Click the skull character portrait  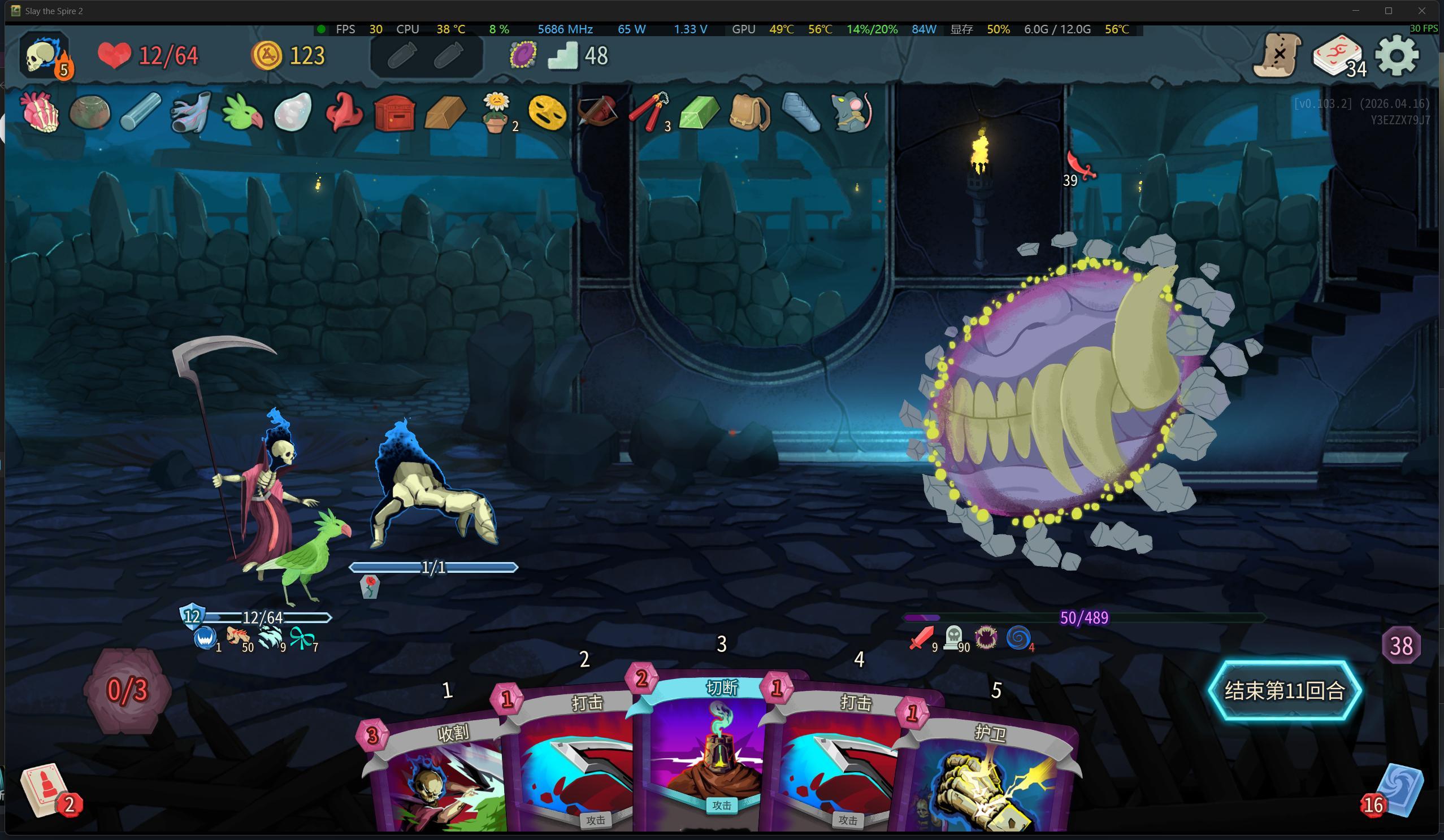45,55
